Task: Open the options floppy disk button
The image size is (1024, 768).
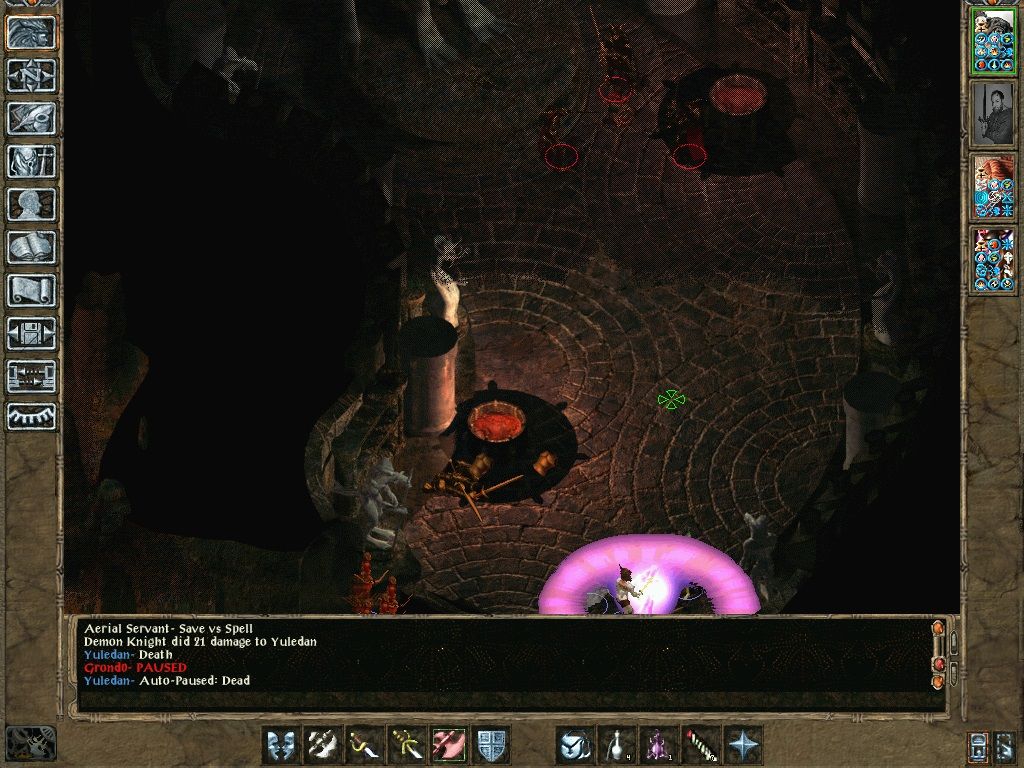Action: (x=31, y=333)
